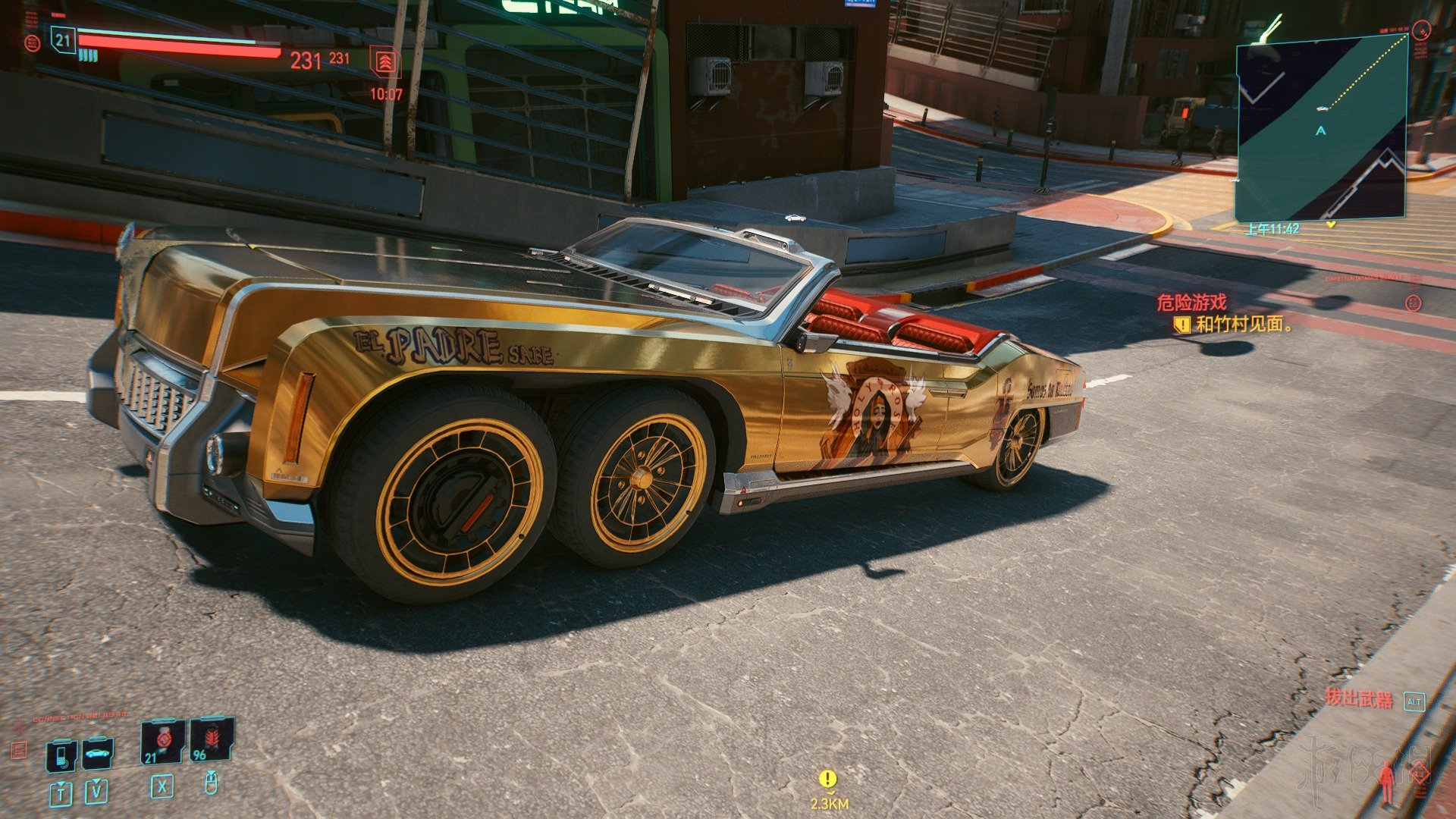Screen dimensions: 1456x819
Task: Click the red stance figure icon
Action: pyautogui.click(x=1388, y=782)
